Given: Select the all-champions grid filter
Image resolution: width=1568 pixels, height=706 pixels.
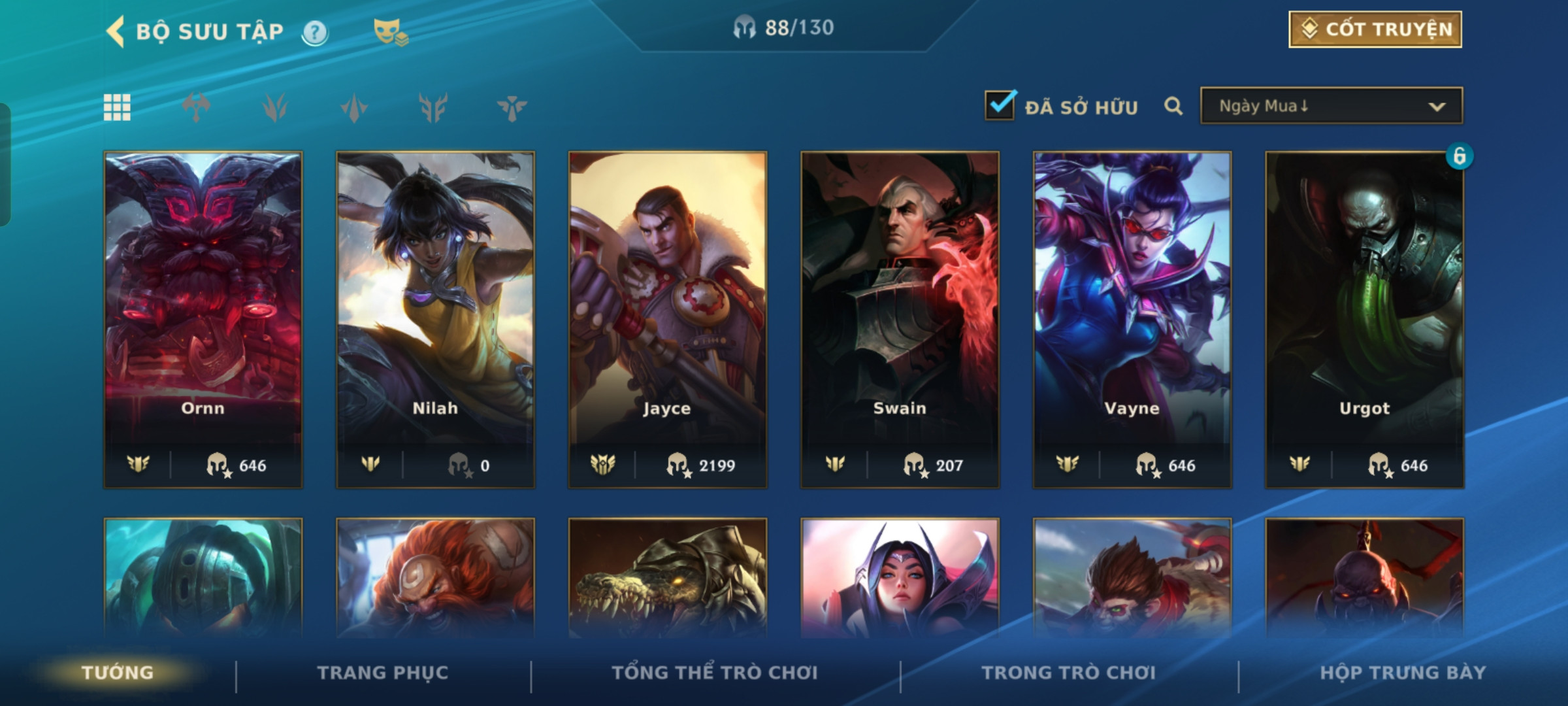Looking at the screenshot, I should pos(118,107).
